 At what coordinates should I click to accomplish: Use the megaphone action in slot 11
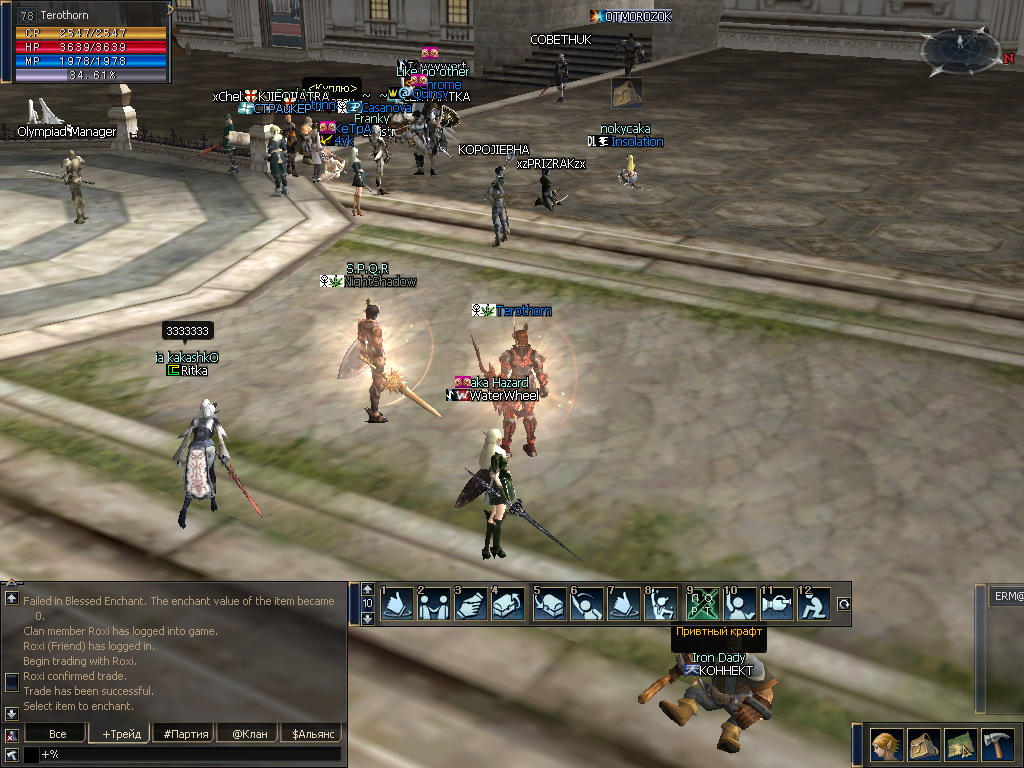[x=777, y=604]
